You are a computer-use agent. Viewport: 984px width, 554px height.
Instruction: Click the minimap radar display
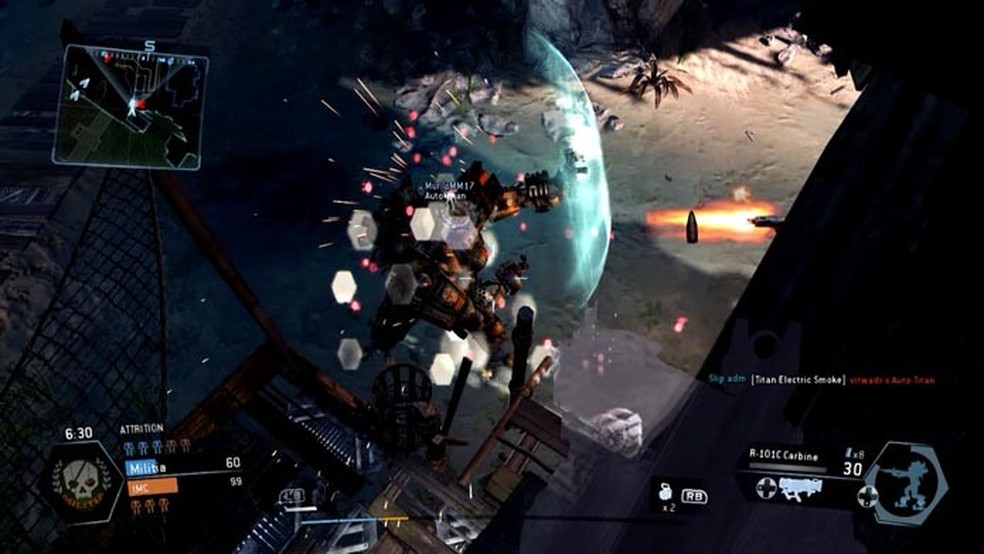(130, 106)
